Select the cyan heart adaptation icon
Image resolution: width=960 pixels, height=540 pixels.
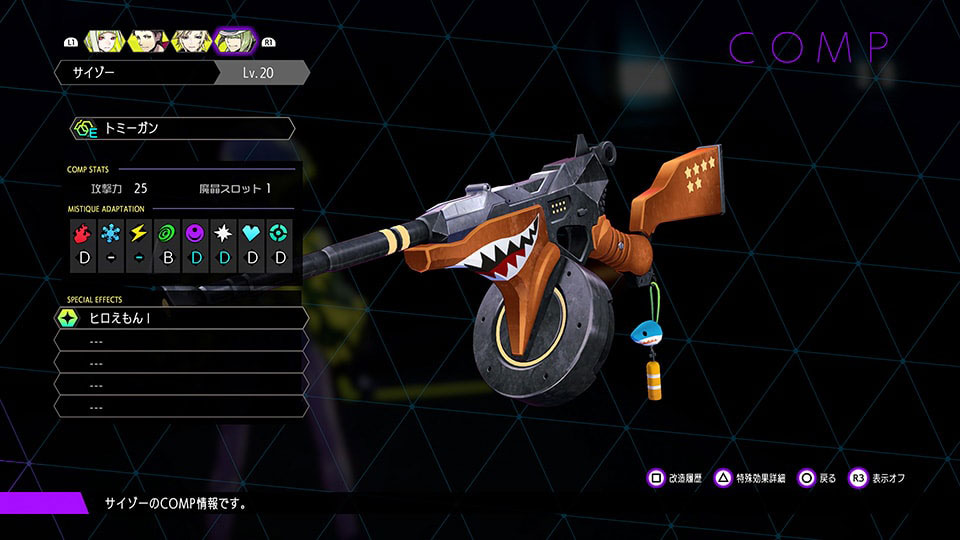click(252, 233)
